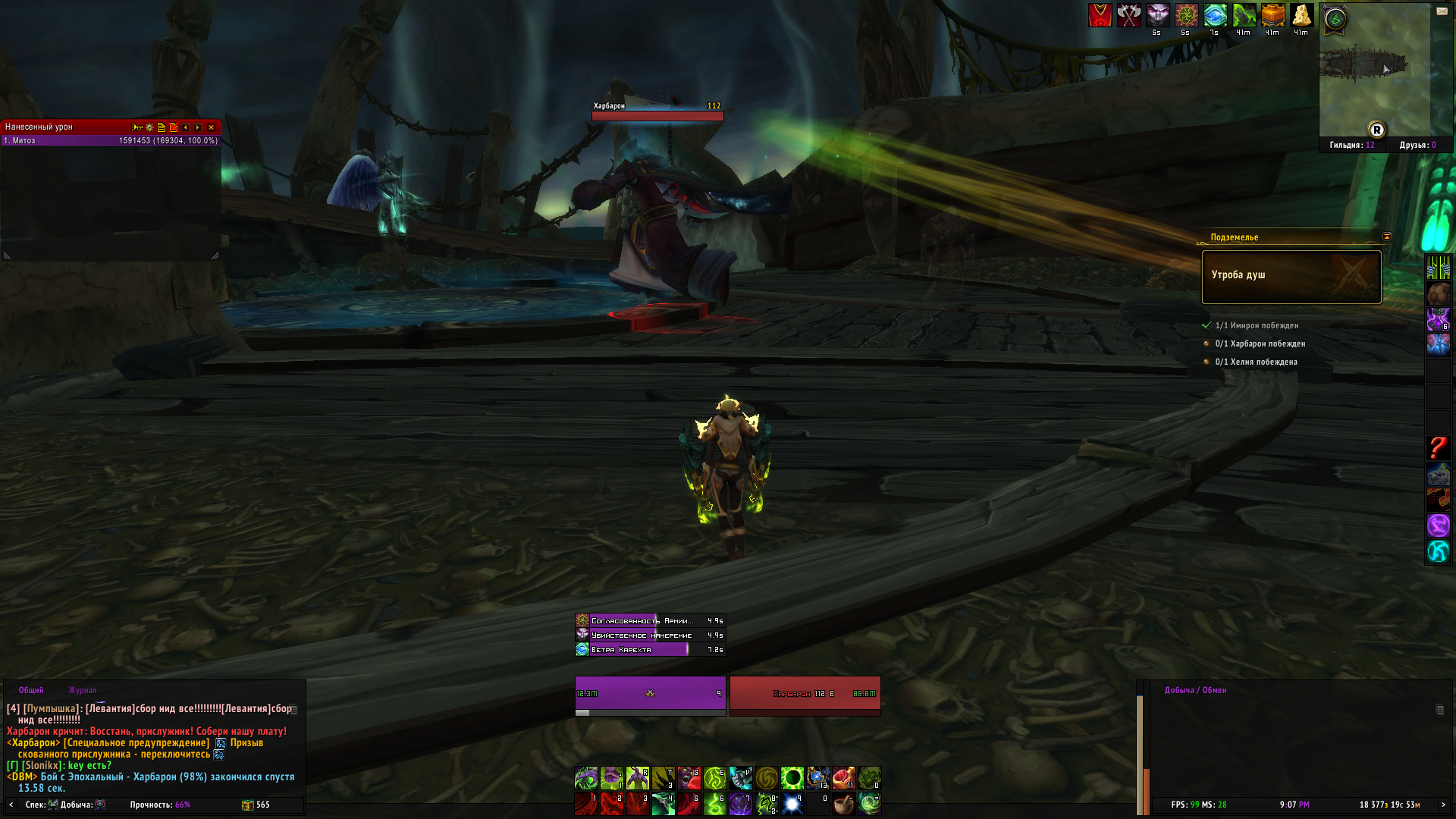Viewport: 1456px width, 819px height.
Task: Reset damage meter data with crossed-out page icon
Action: 174,127
